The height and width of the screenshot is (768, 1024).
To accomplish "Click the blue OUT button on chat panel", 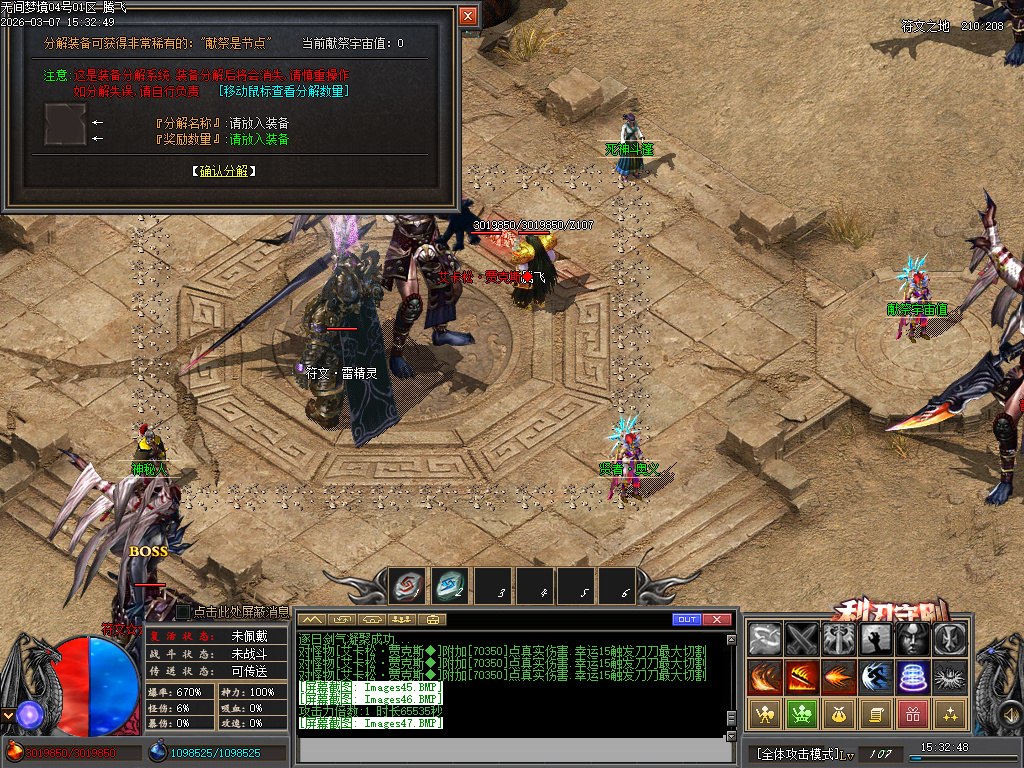I will (x=686, y=619).
